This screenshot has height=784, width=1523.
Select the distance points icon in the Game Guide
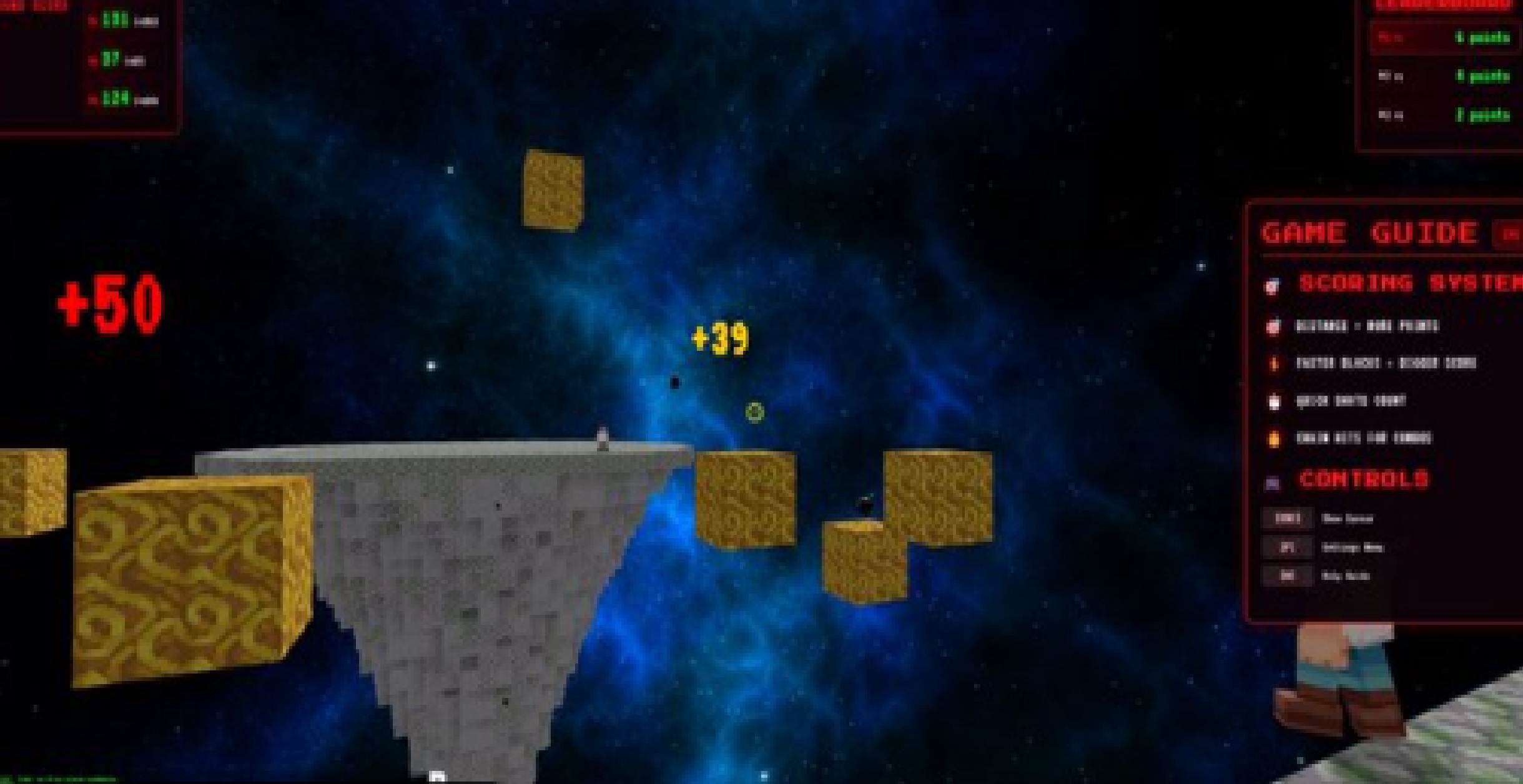tap(1271, 327)
